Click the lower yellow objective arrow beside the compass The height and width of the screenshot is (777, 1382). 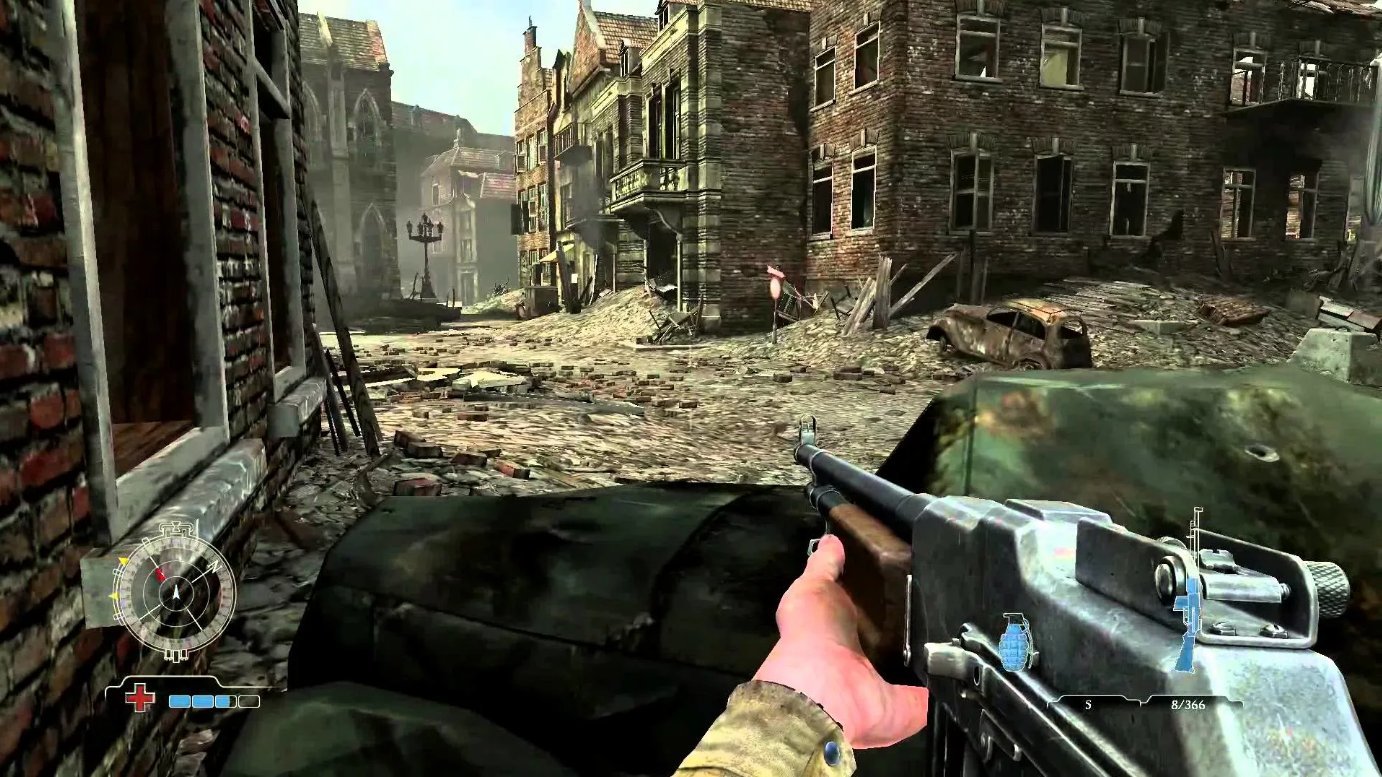[x=114, y=595]
